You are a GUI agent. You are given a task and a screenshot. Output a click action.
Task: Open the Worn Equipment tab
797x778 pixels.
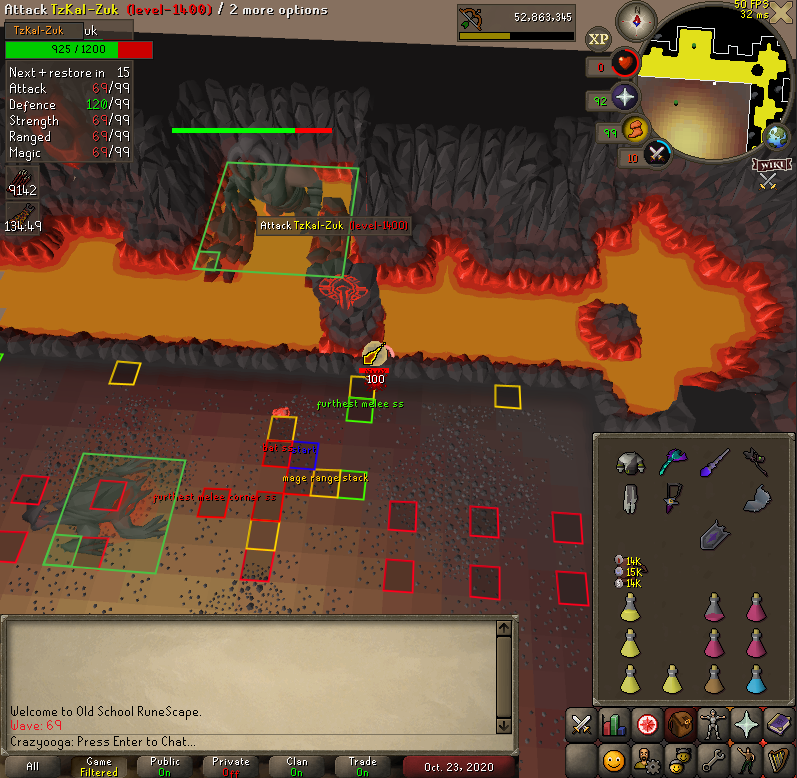713,724
